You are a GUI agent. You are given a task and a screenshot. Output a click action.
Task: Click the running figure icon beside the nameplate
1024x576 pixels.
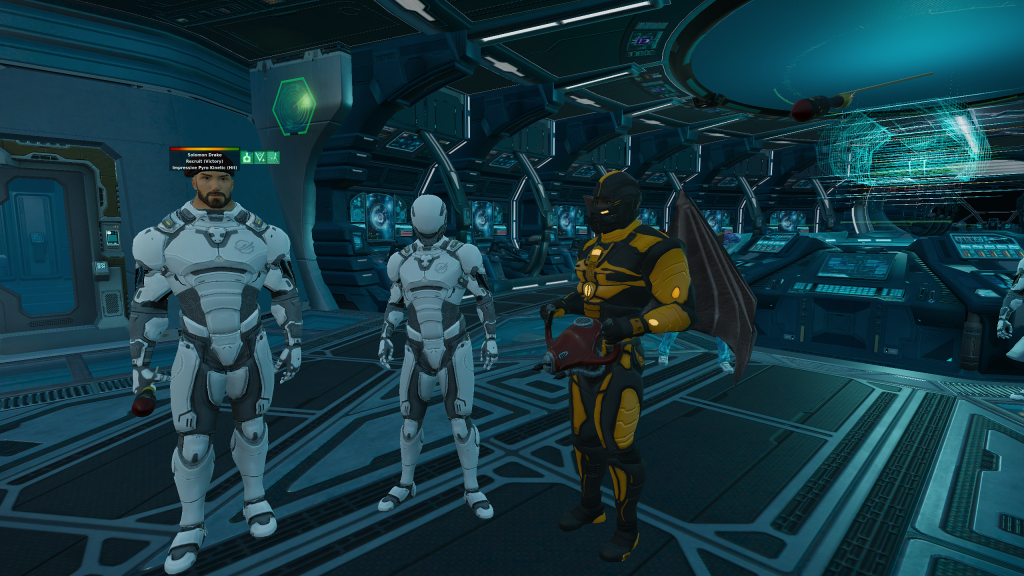tap(273, 157)
